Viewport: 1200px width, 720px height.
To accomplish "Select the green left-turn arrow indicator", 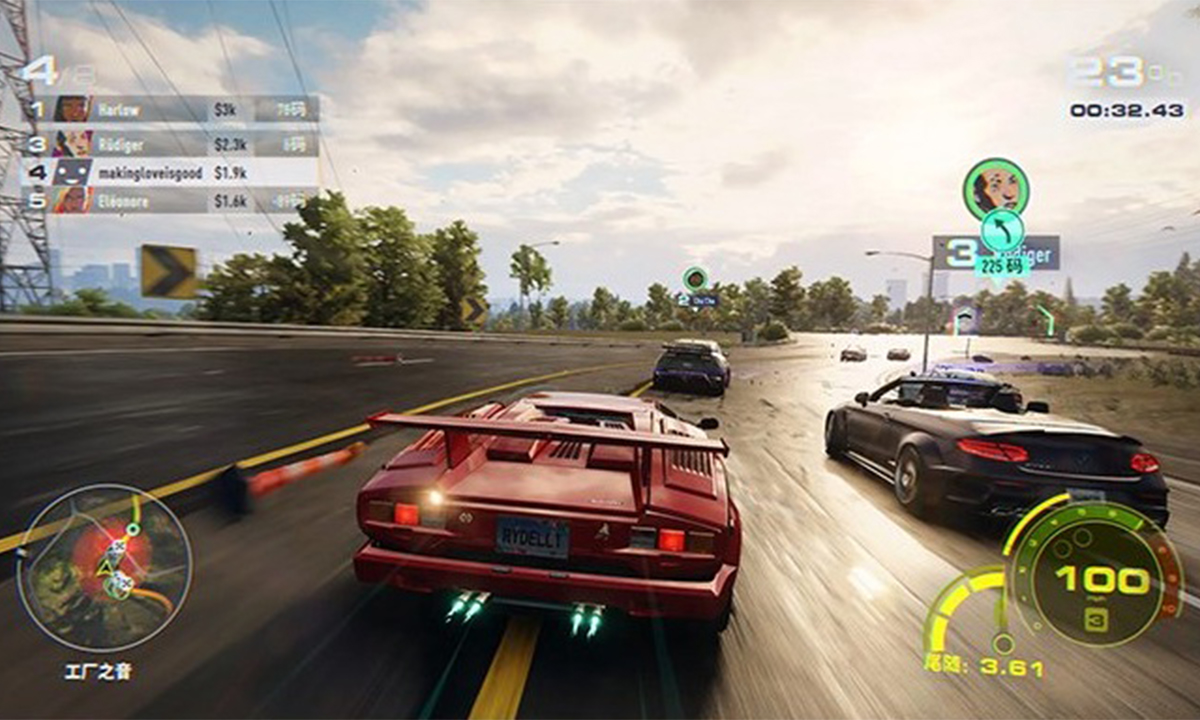I will [x=1001, y=230].
